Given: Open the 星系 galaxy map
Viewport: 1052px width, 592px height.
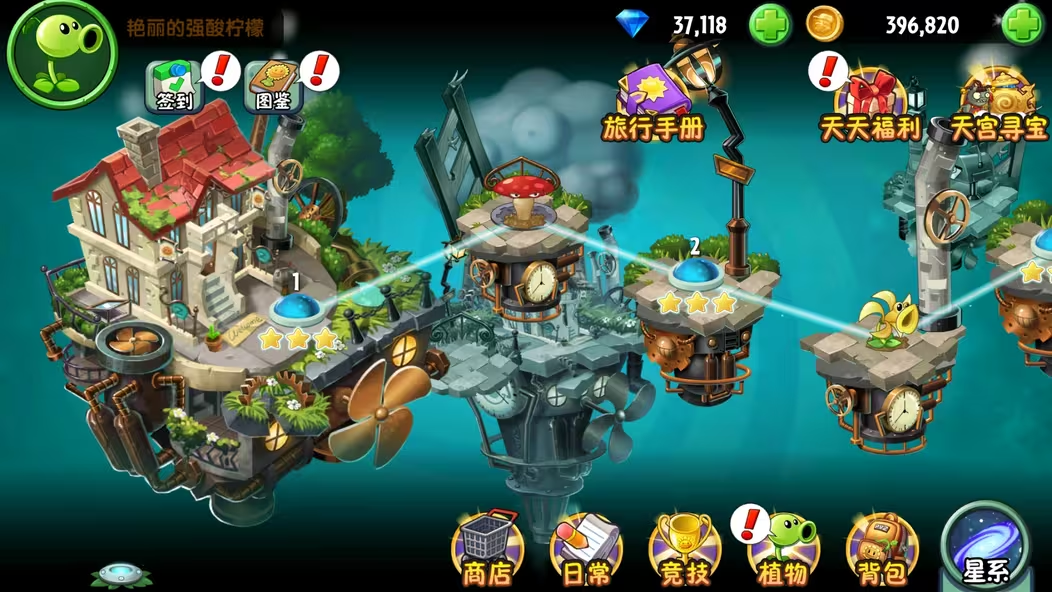Looking at the screenshot, I should coord(986,547).
